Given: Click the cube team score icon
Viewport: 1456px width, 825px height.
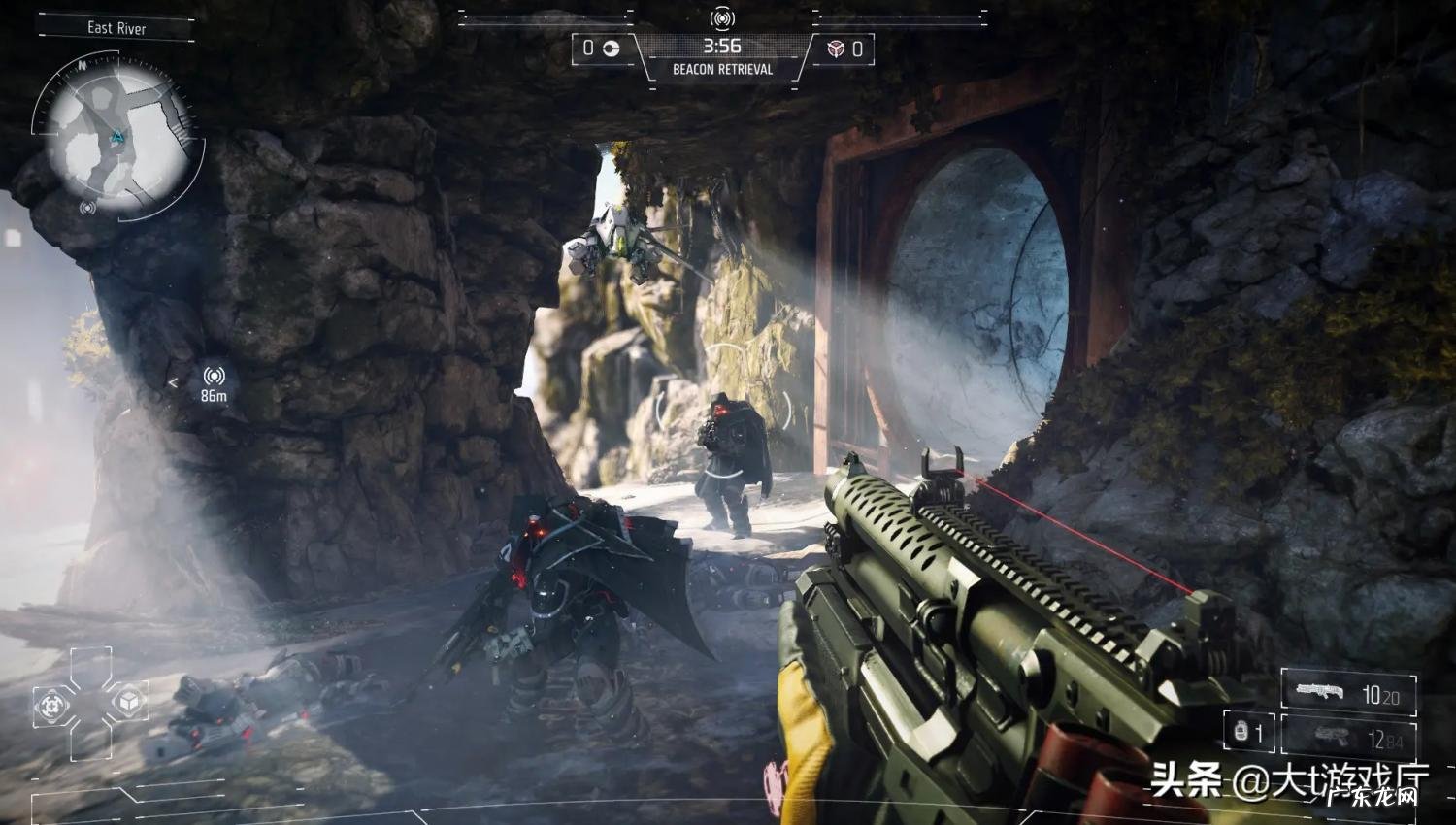Looking at the screenshot, I should point(836,49).
